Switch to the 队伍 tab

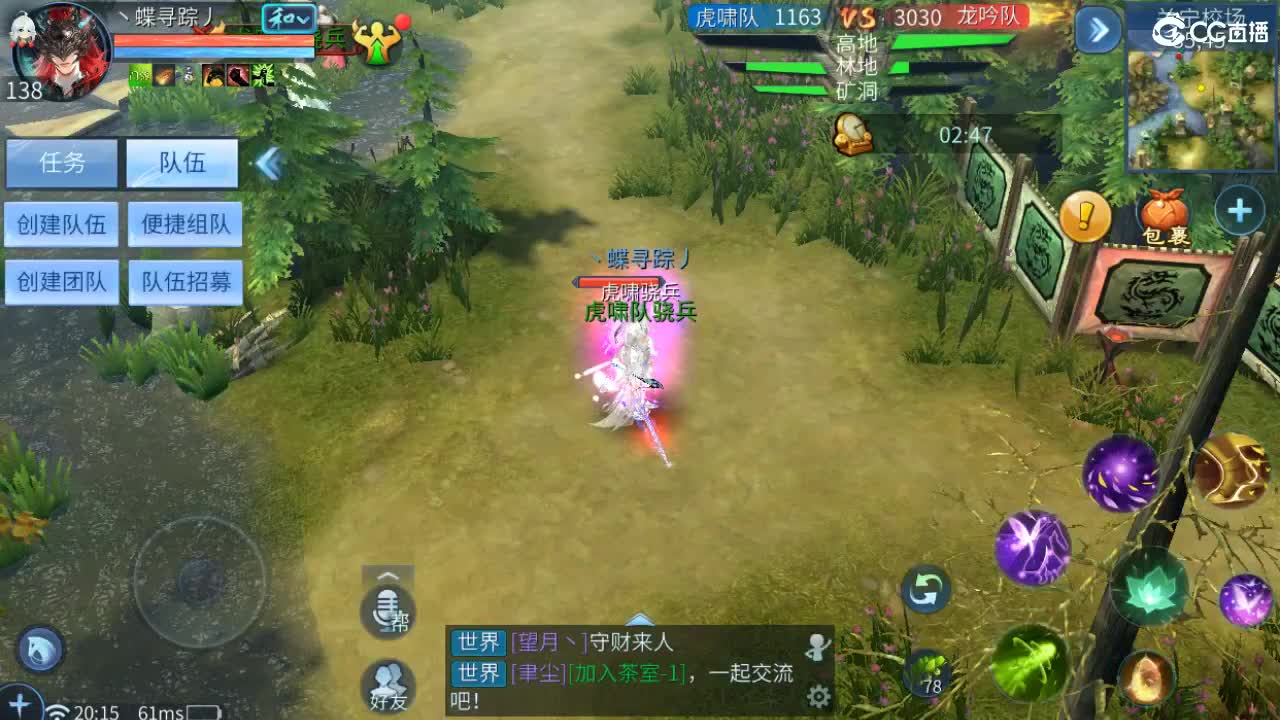181,162
